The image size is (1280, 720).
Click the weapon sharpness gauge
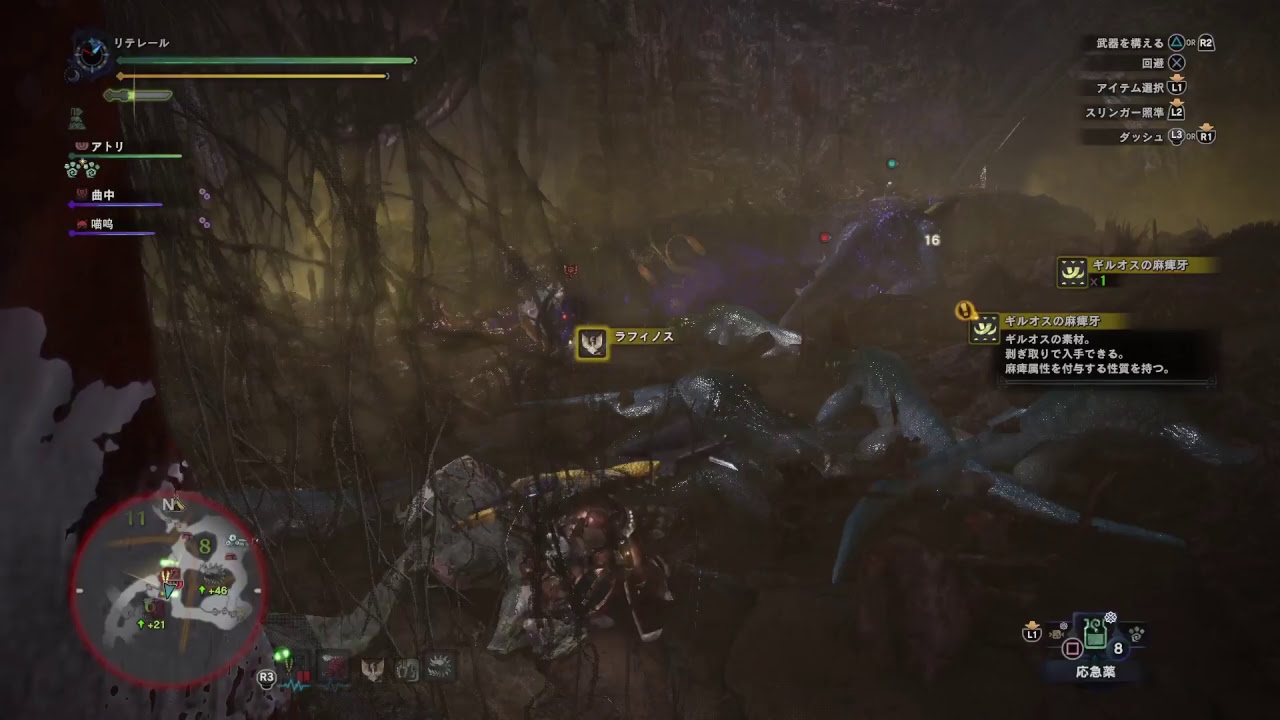tap(138, 96)
